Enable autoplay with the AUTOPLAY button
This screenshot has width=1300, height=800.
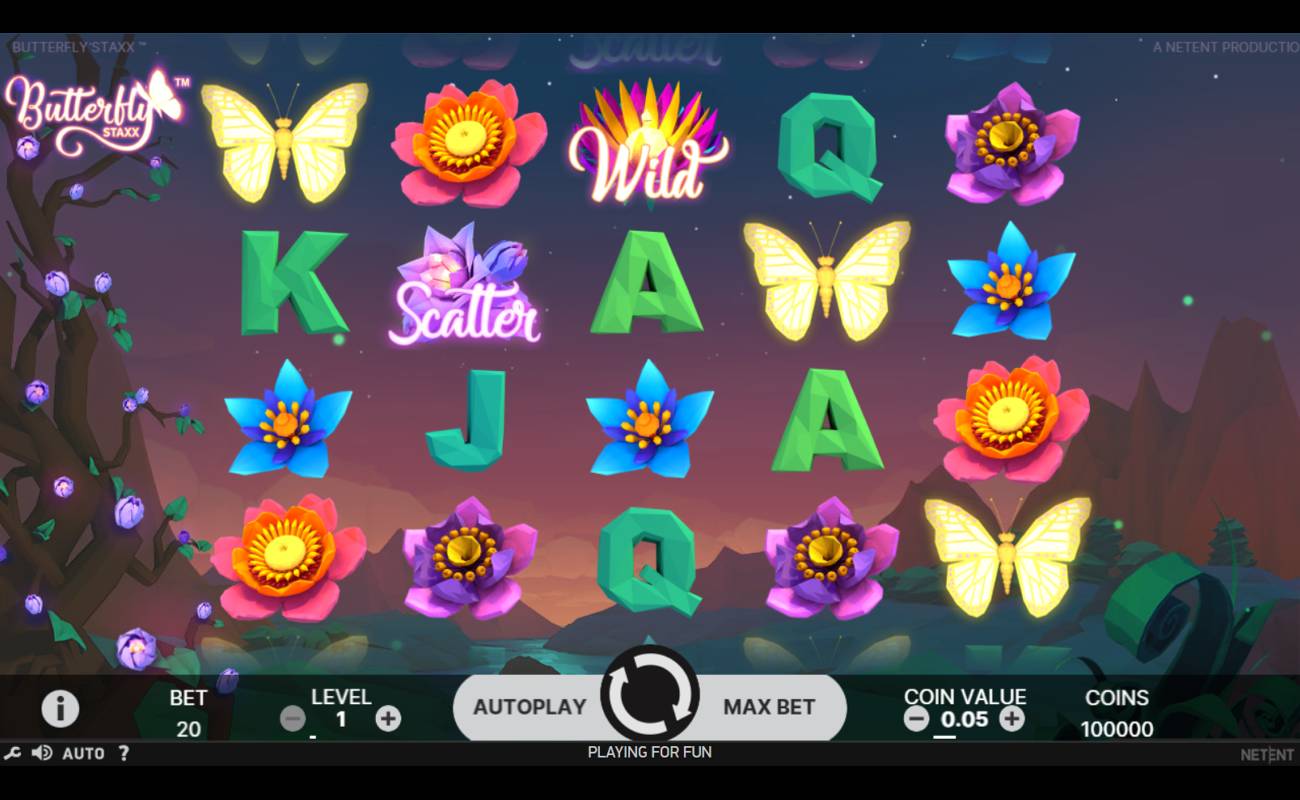530,707
